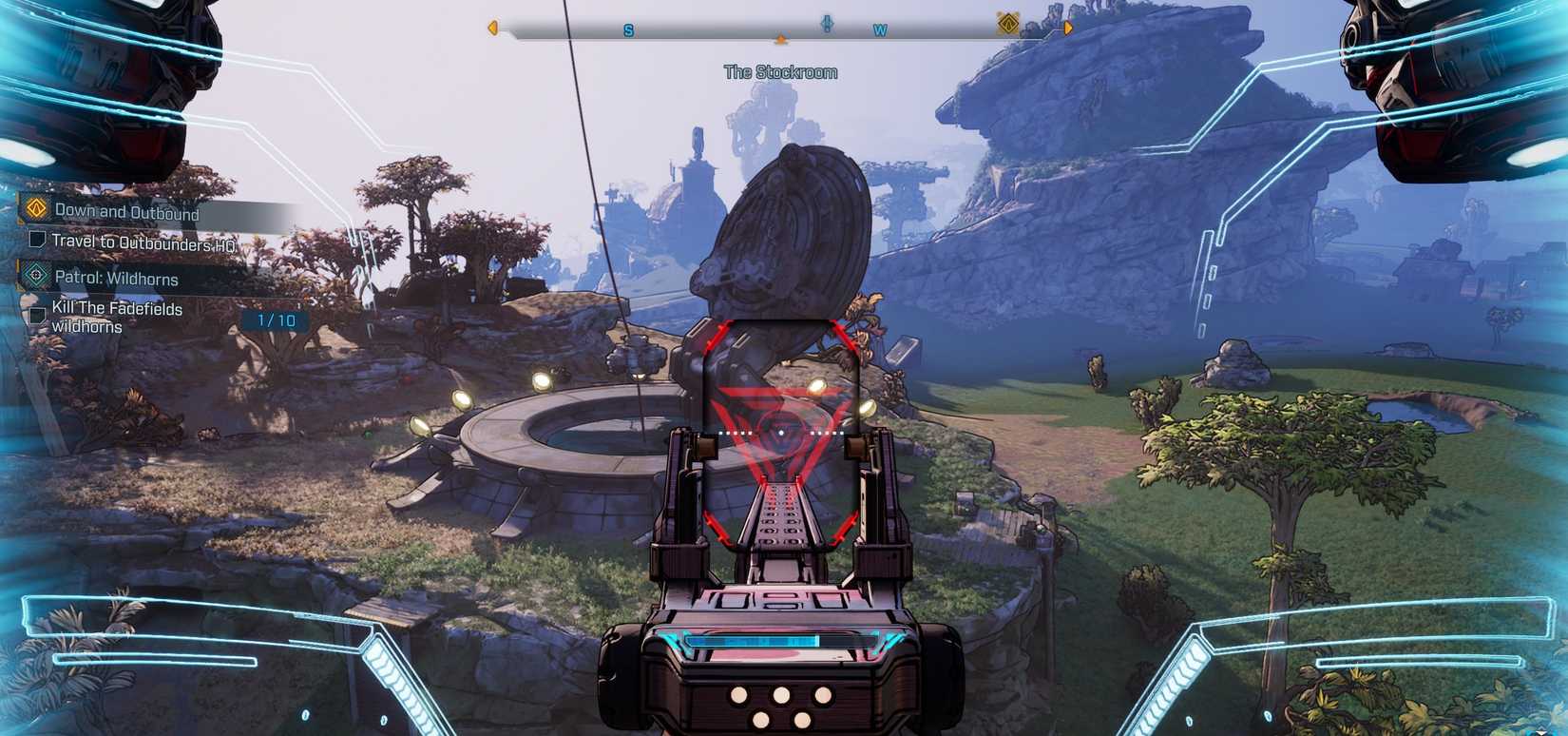Click the orange waypoint arrow below the compass bar
1568x736 pixels.
click(x=781, y=39)
